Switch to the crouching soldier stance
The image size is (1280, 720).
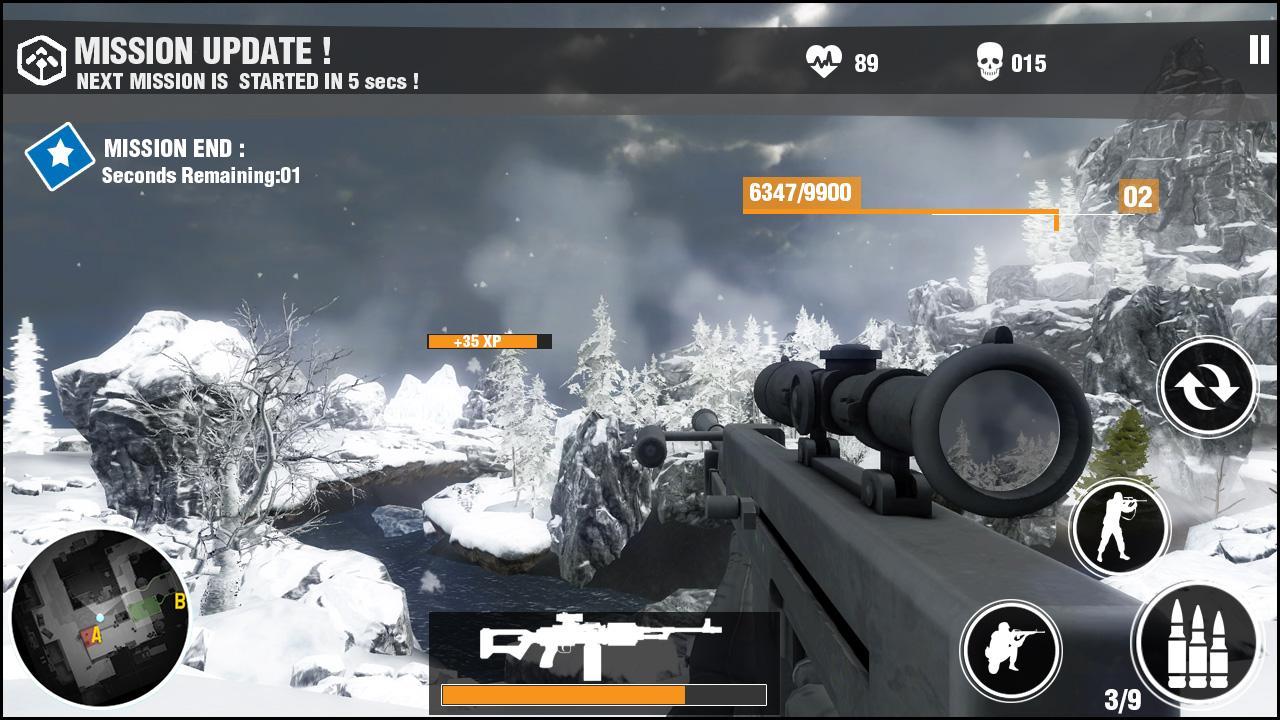[1011, 649]
